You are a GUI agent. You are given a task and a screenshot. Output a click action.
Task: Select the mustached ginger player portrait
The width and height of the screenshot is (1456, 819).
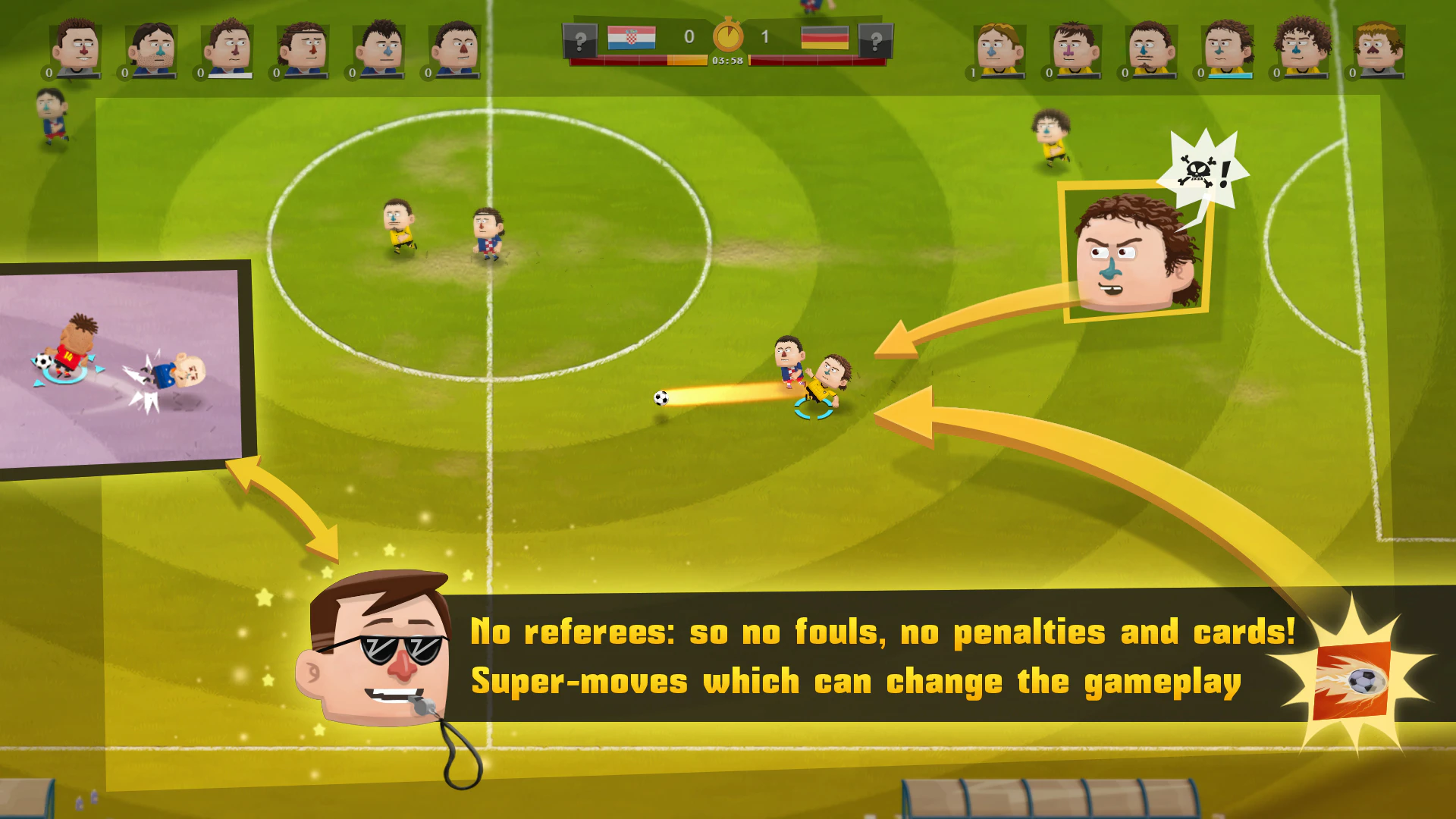click(x=1378, y=49)
